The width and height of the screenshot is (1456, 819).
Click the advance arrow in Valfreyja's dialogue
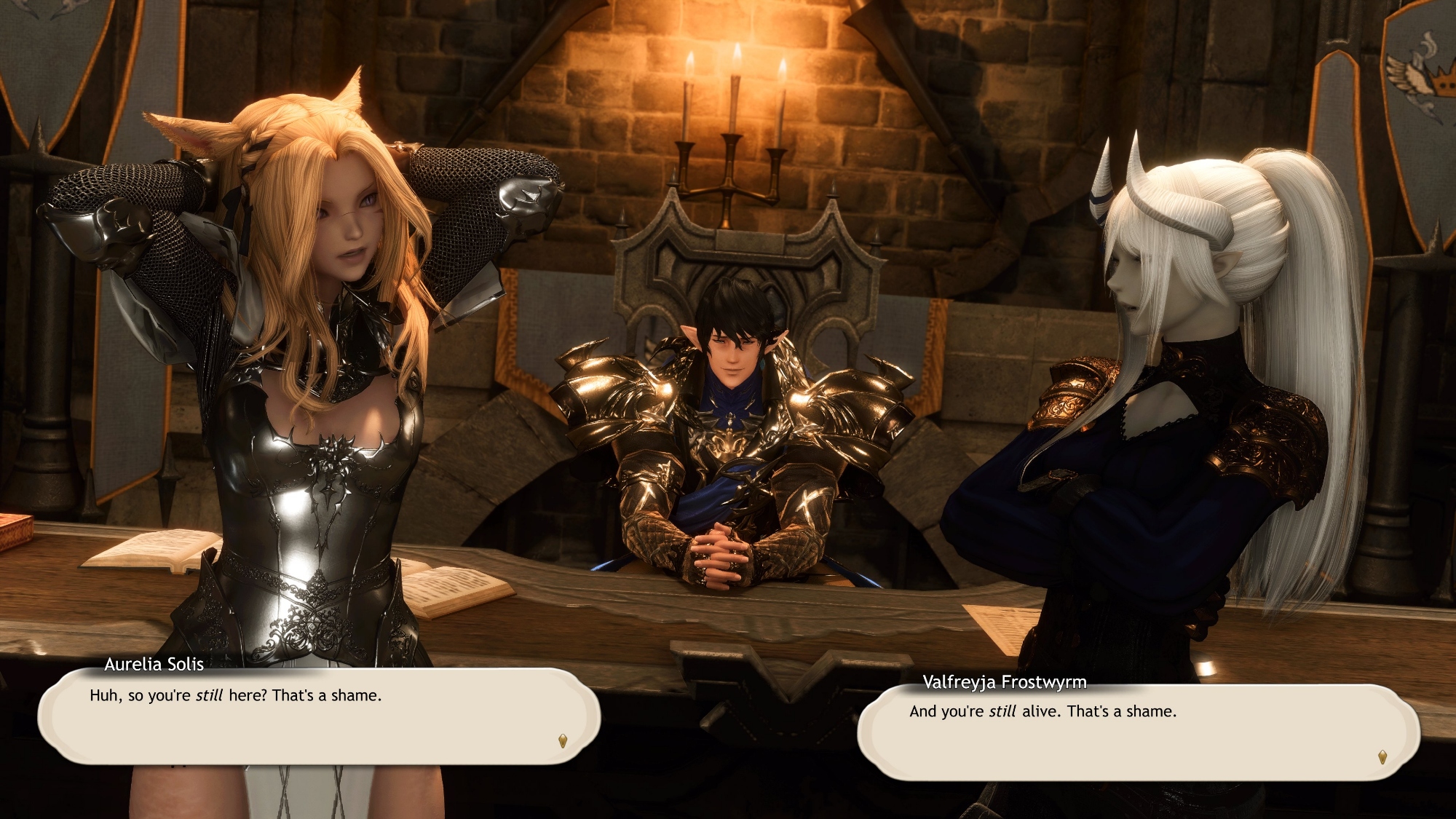[1382, 757]
